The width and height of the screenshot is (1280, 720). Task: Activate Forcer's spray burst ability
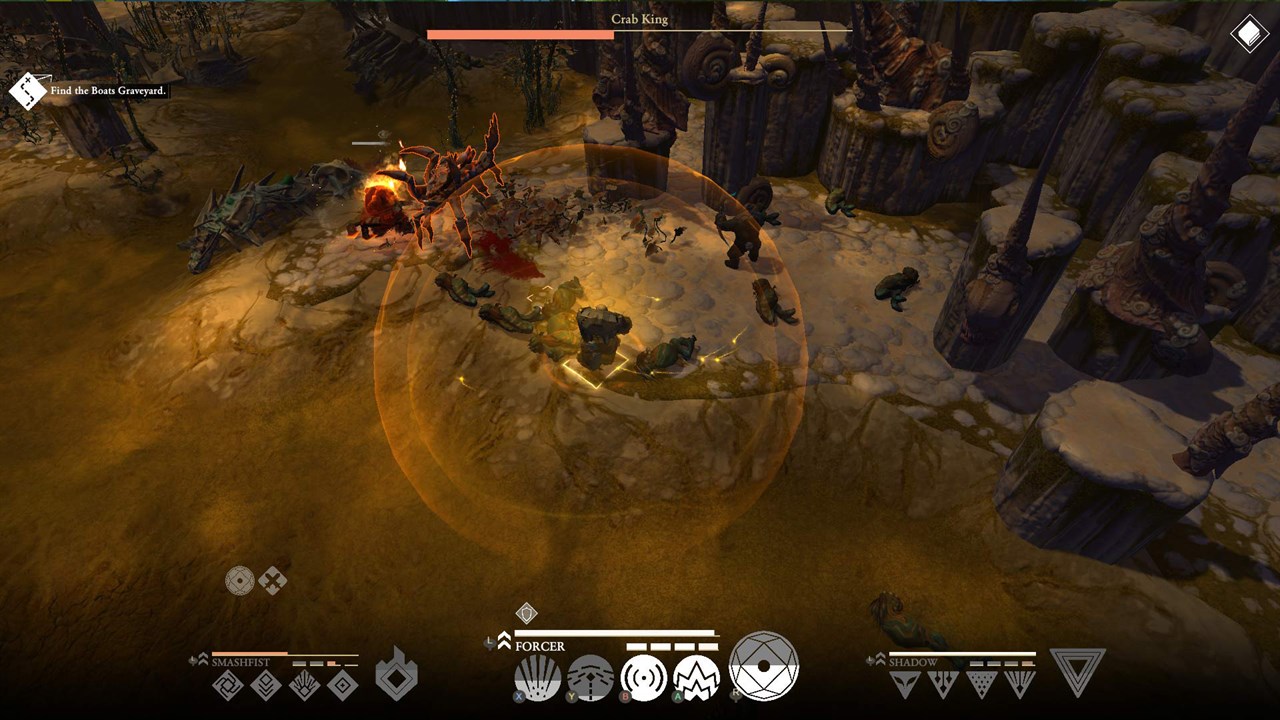click(537, 678)
